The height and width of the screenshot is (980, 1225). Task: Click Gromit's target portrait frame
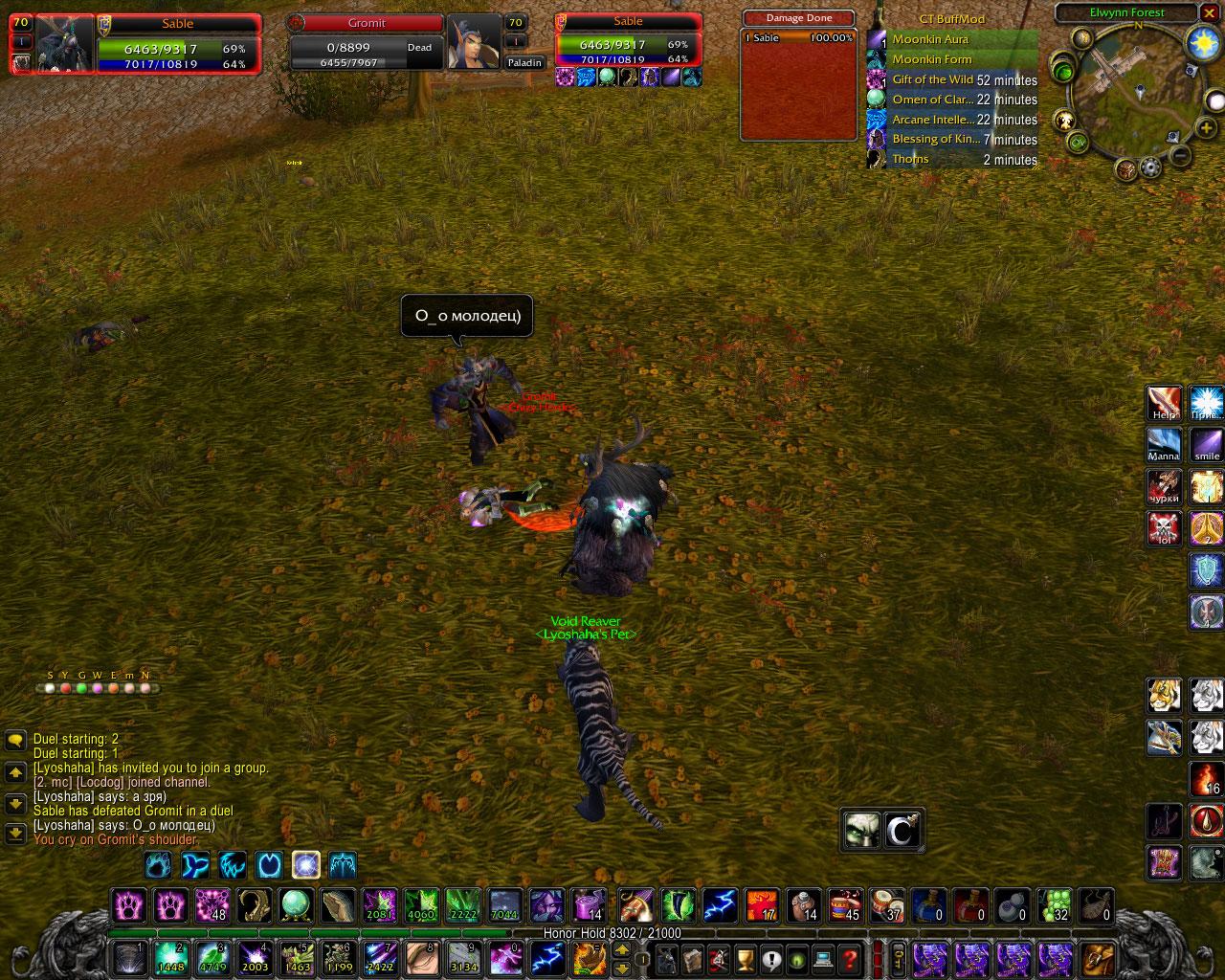point(473,42)
